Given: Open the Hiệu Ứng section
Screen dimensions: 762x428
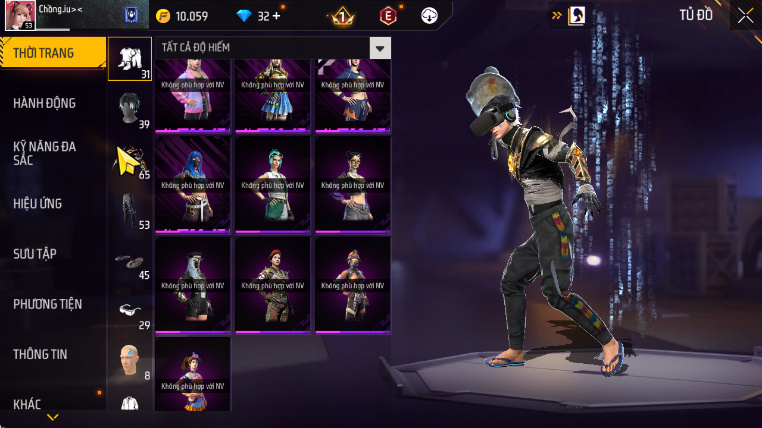Looking at the screenshot, I should [38, 204].
